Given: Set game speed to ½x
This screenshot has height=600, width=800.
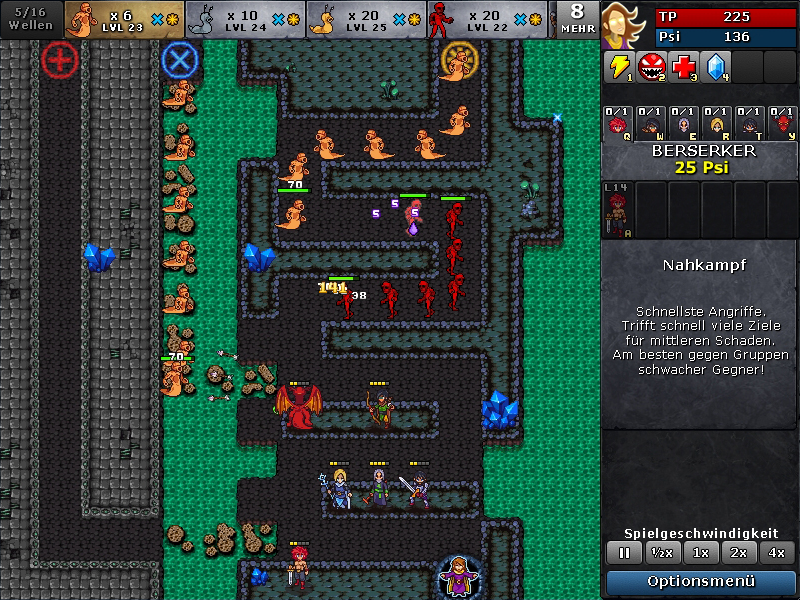Looking at the screenshot, I should [660, 553].
